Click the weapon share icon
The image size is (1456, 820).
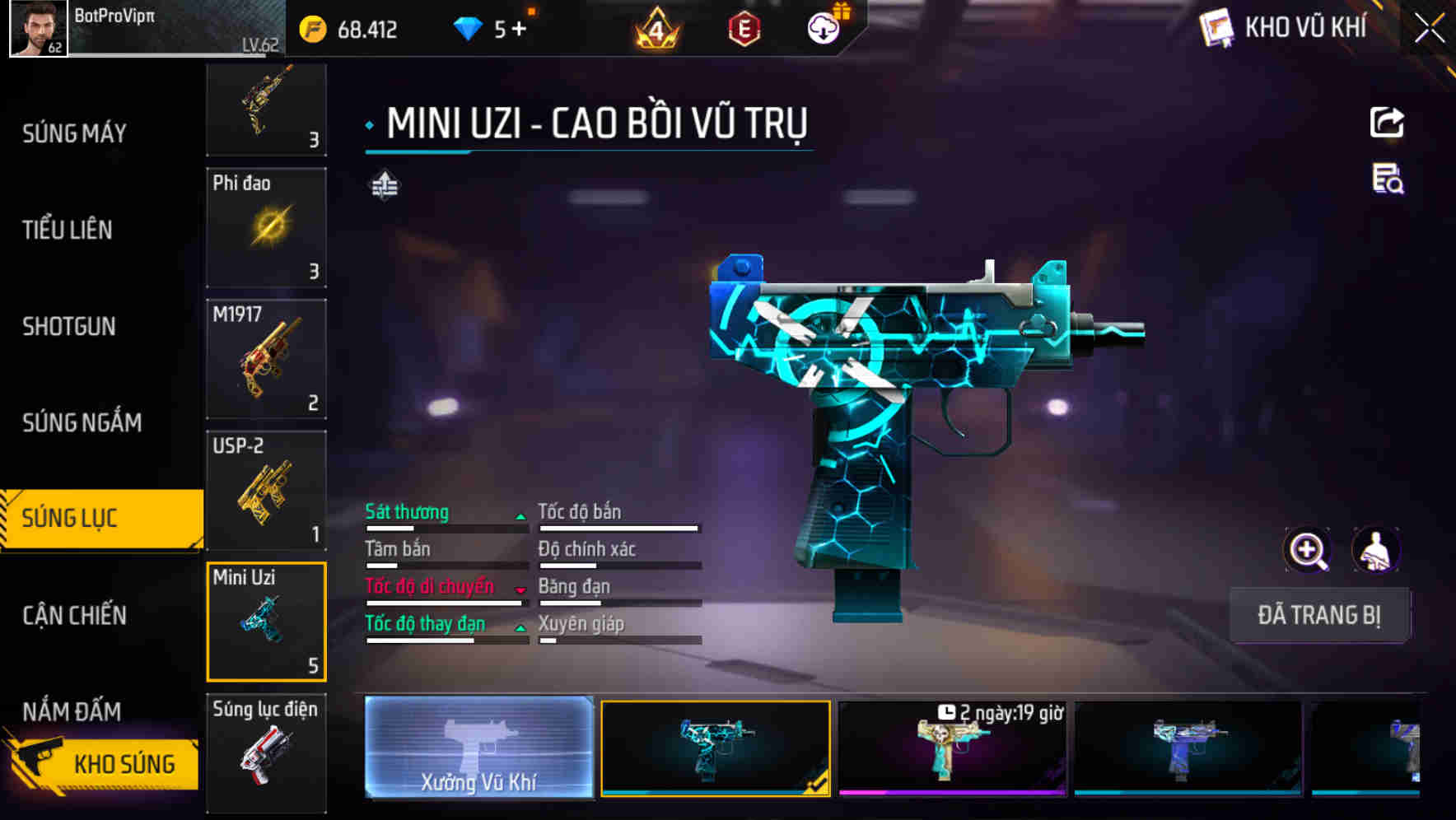point(1388,122)
